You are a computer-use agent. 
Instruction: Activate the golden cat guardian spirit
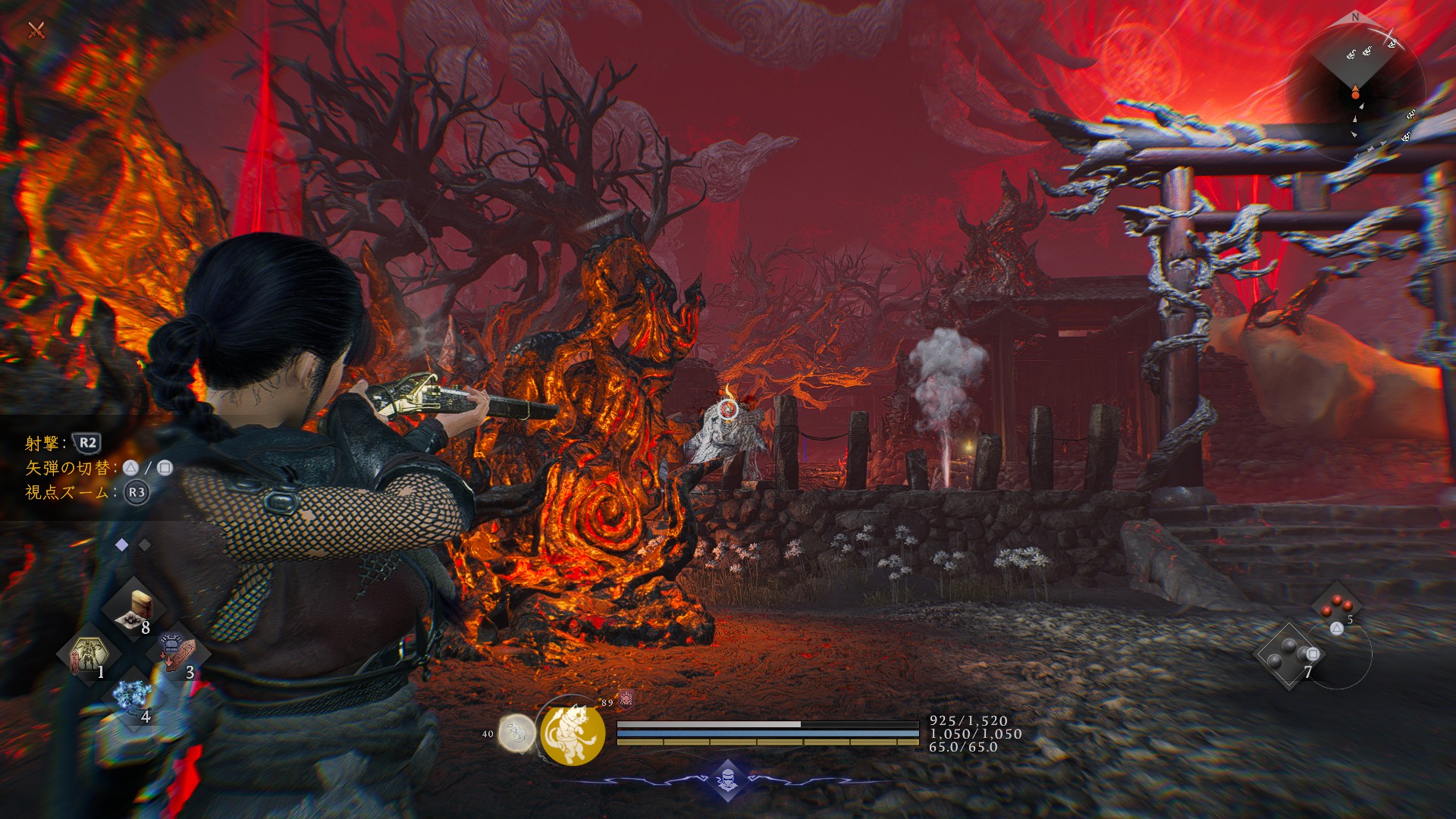click(573, 733)
